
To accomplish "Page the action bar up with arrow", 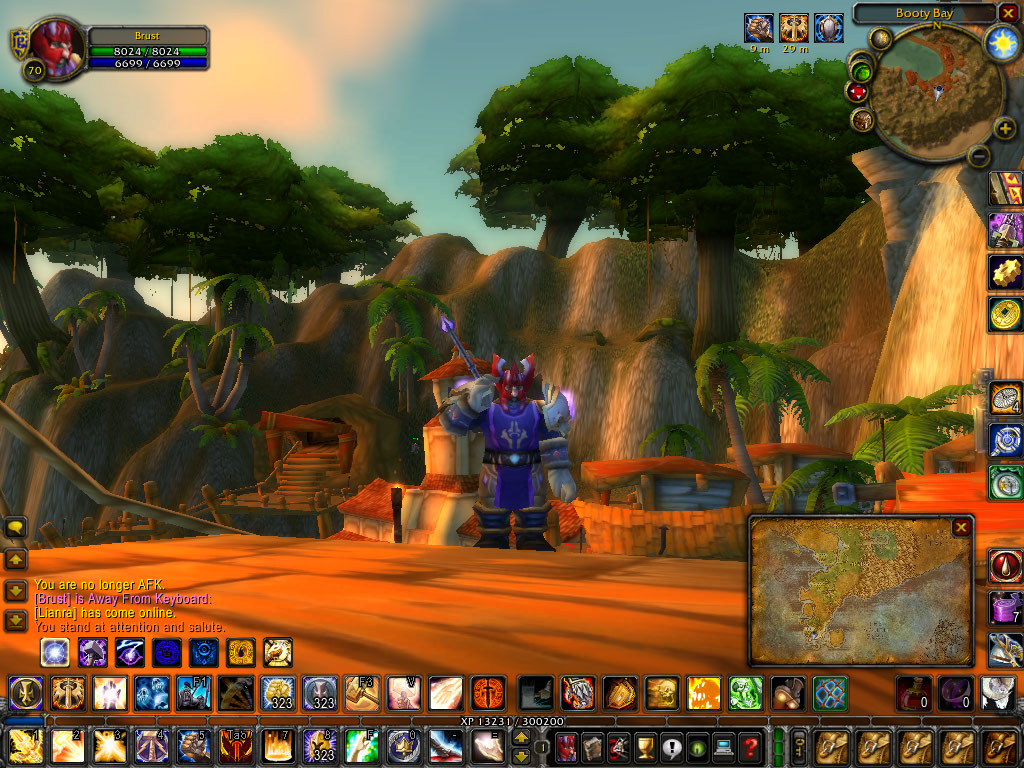I will click(522, 738).
